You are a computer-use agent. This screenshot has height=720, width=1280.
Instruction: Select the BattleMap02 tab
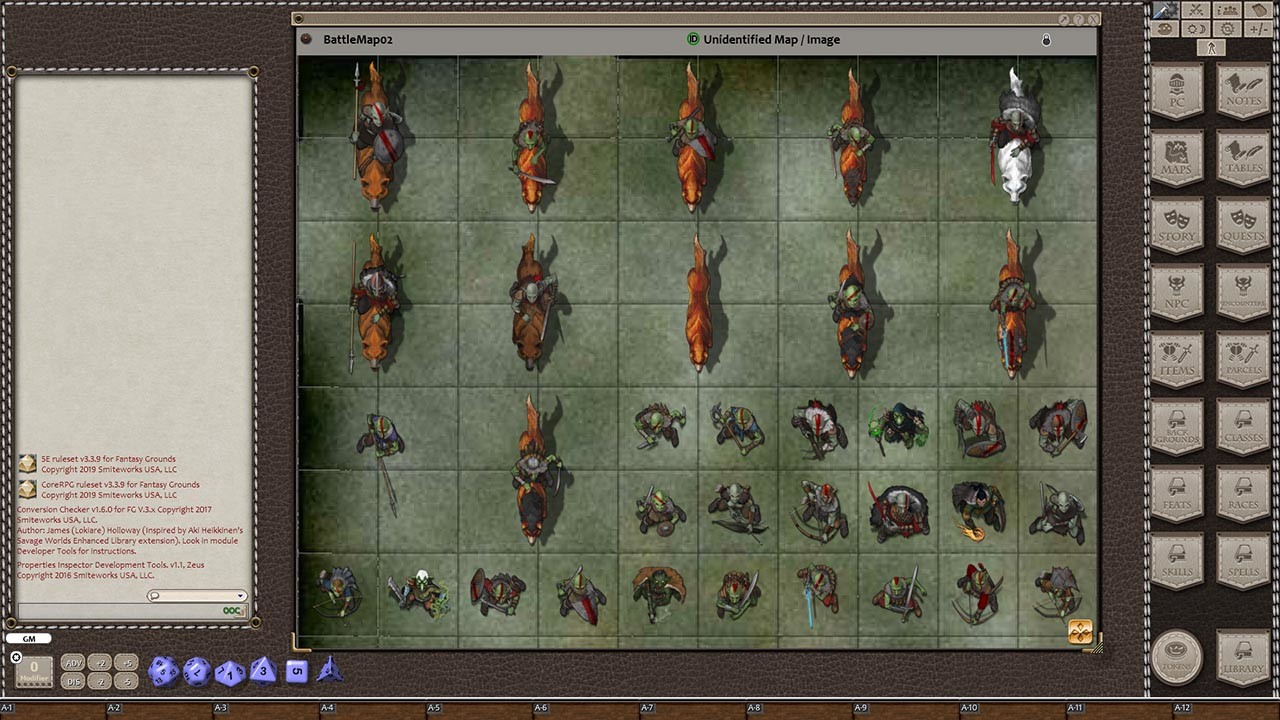(356, 40)
